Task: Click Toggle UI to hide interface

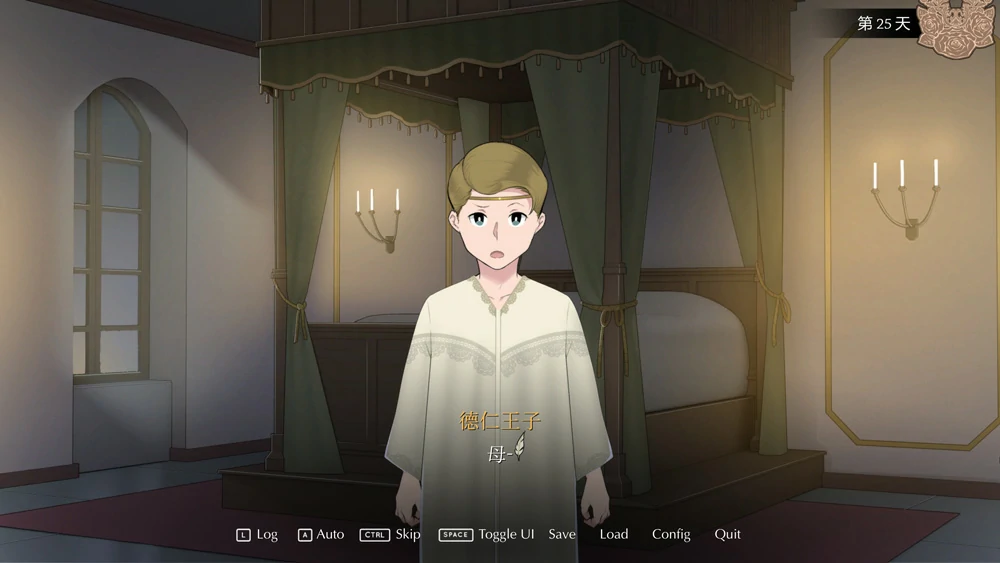Action: coord(487,534)
